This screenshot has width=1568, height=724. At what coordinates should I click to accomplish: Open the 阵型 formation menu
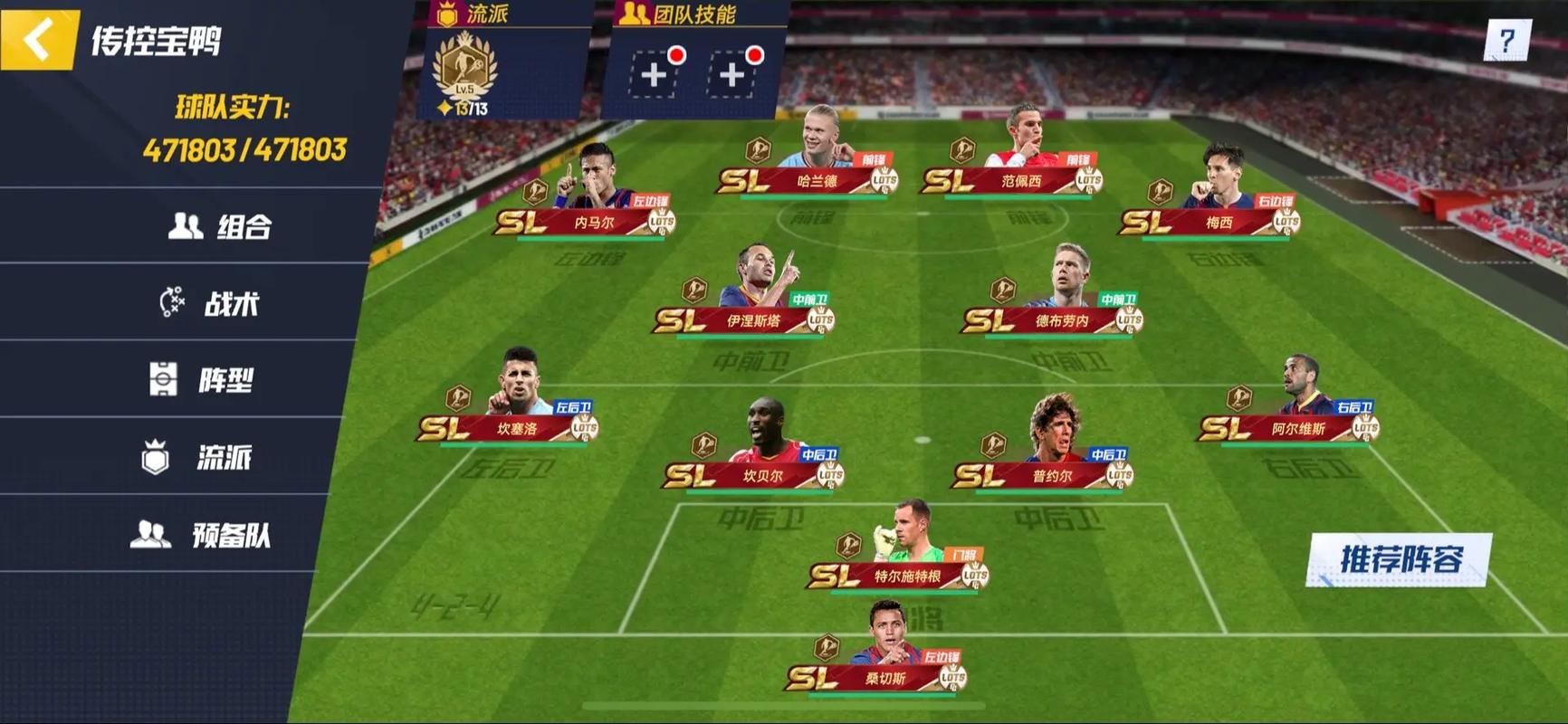[201, 380]
